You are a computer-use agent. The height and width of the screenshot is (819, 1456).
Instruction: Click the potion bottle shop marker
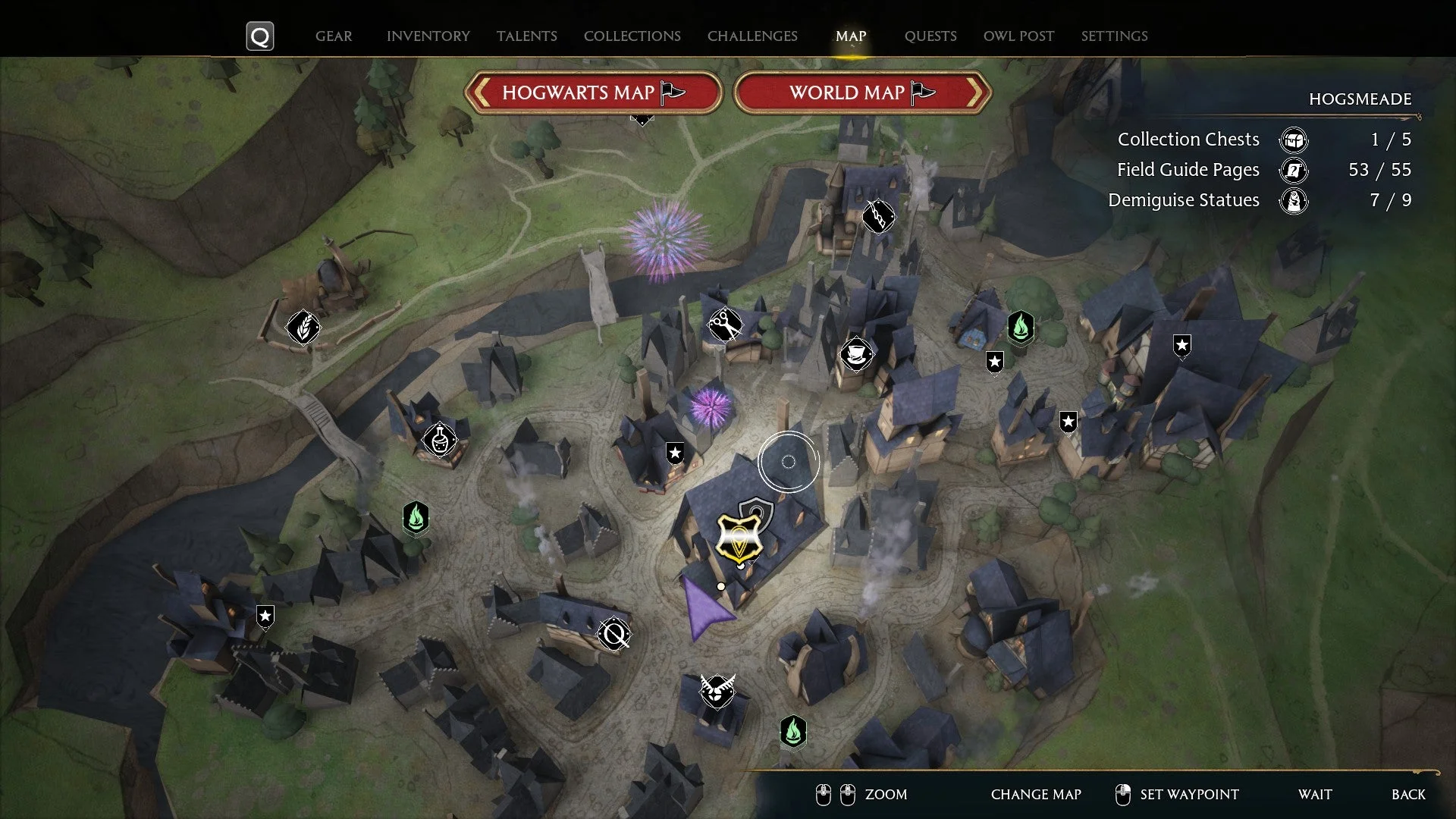coord(440,440)
